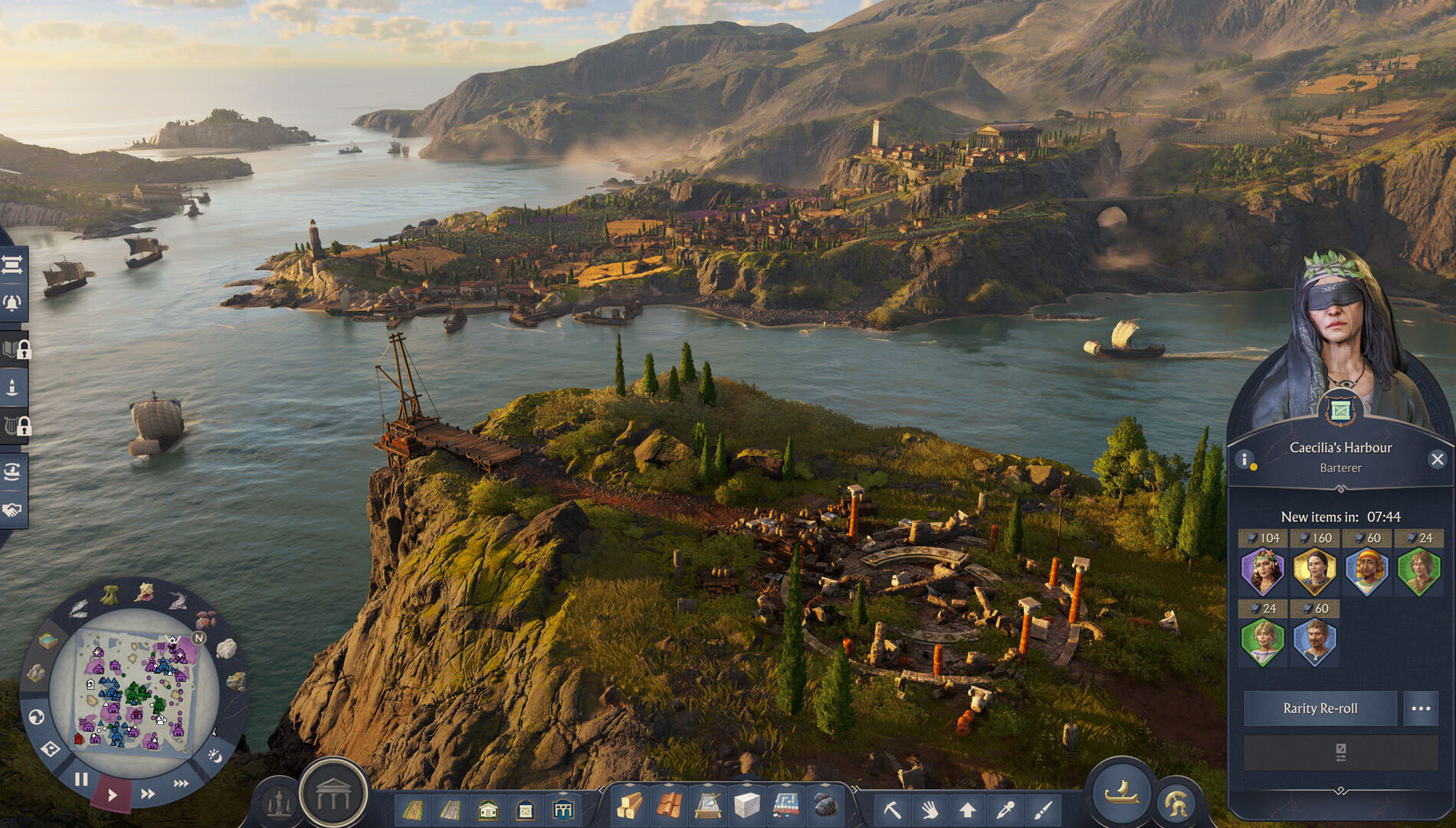This screenshot has width=1456, height=828.
Task: Enable fastest game speed
Action: tap(182, 783)
